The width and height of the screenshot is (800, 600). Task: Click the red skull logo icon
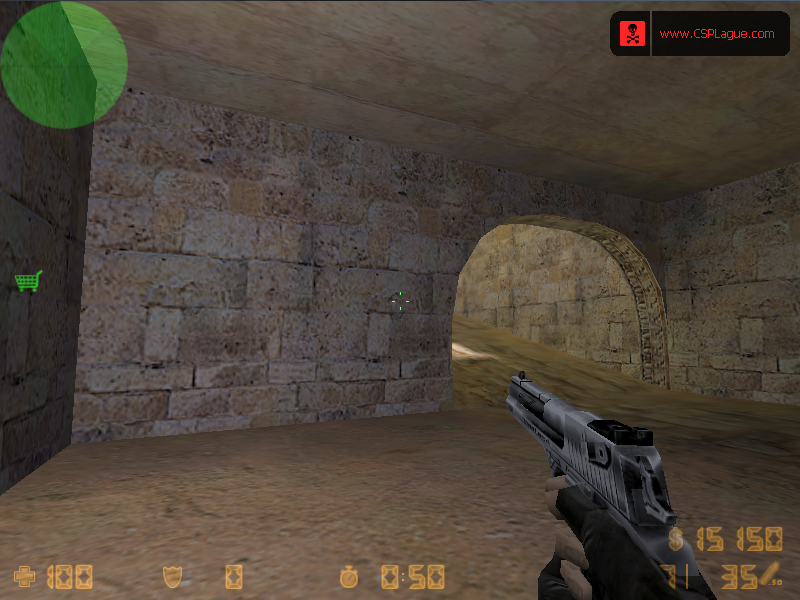[632, 34]
